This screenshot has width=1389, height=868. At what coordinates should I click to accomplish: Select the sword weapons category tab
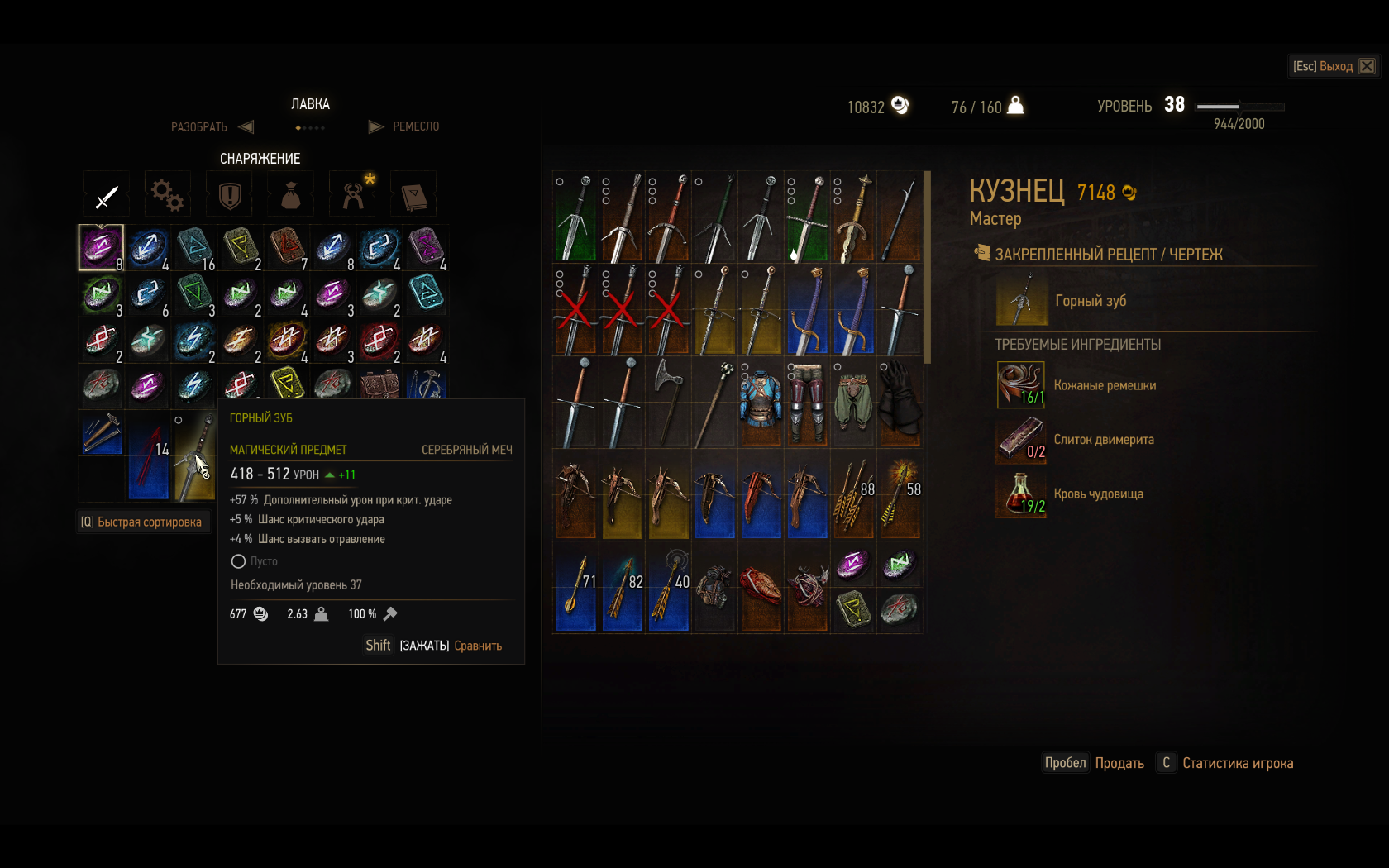(x=107, y=195)
